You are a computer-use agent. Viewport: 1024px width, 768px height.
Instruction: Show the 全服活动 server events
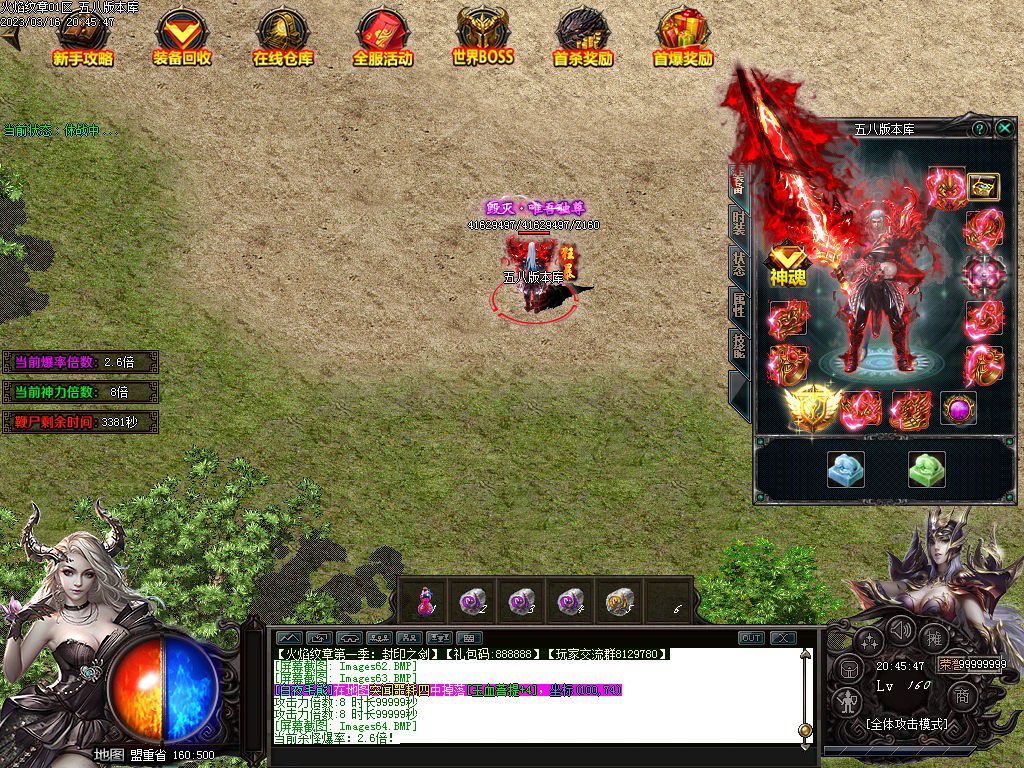click(382, 38)
